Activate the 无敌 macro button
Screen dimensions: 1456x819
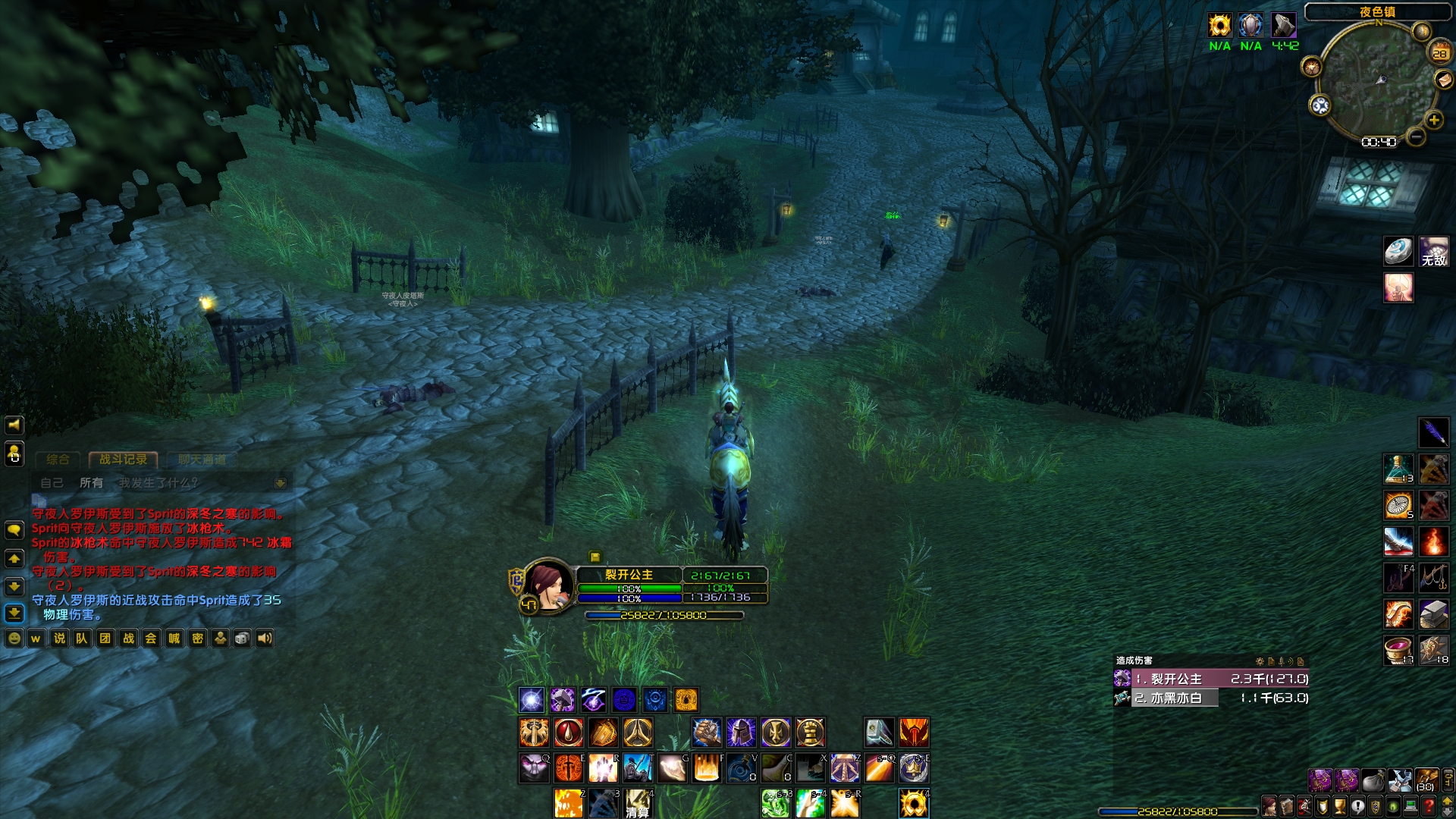click(x=1434, y=252)
